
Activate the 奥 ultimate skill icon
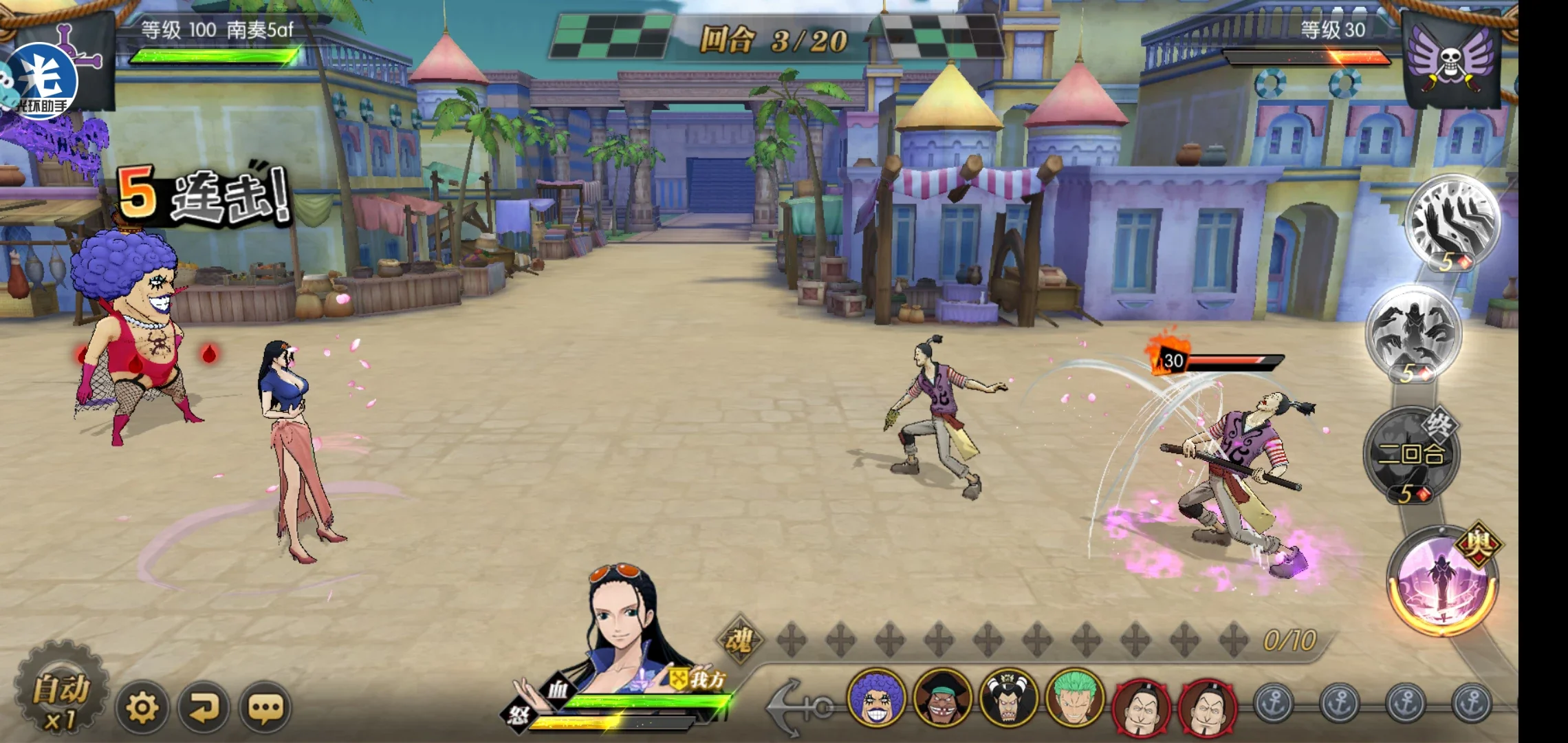1442,581
